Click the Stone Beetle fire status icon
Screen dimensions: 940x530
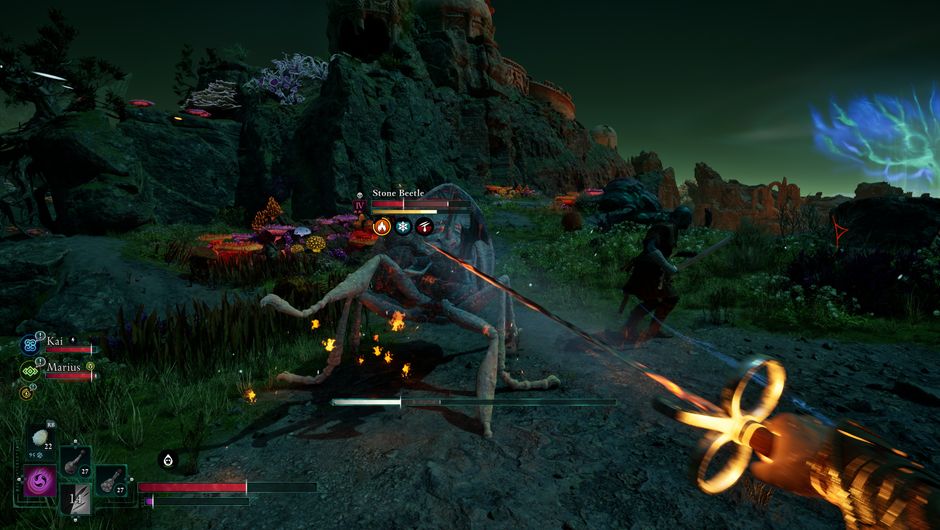pyautogui.click(x=381, y=227)
